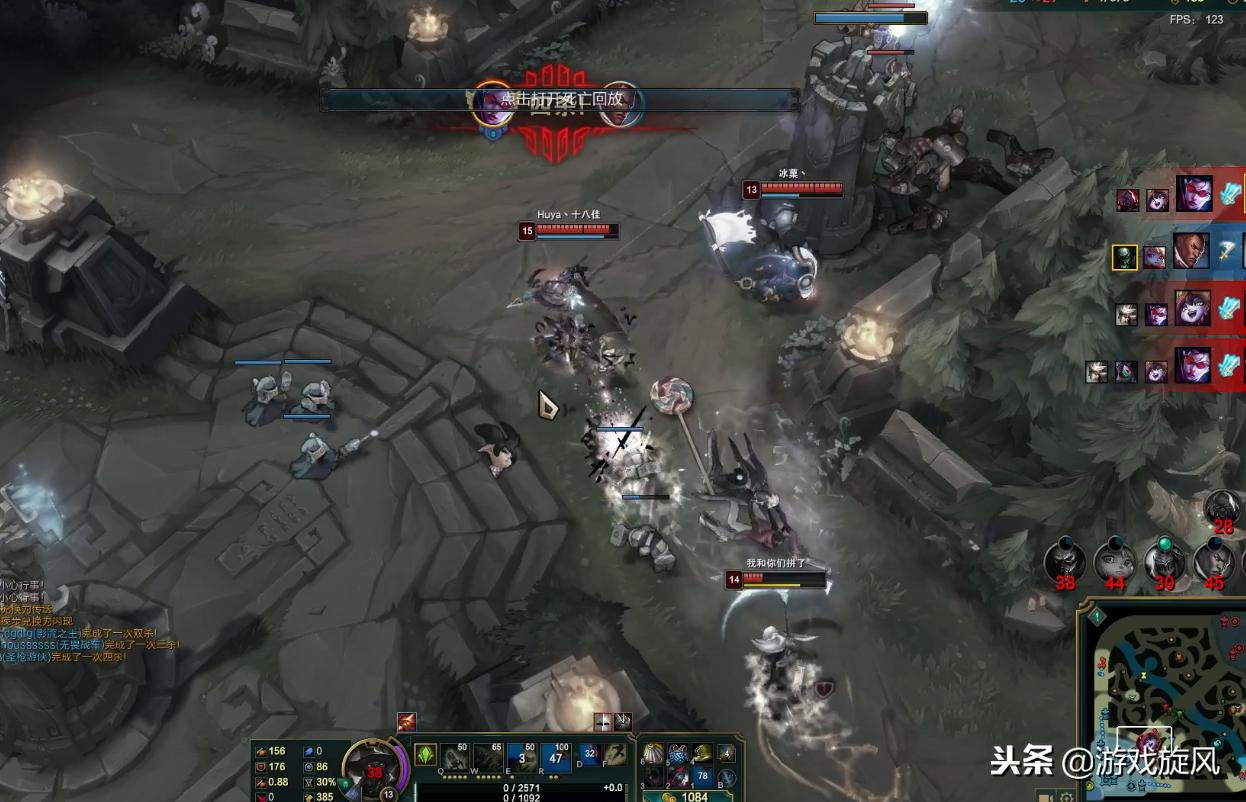Choose the ally portrait showing 45 timer
This screenshot has height=802, width=1246.
coord(1213,562)
